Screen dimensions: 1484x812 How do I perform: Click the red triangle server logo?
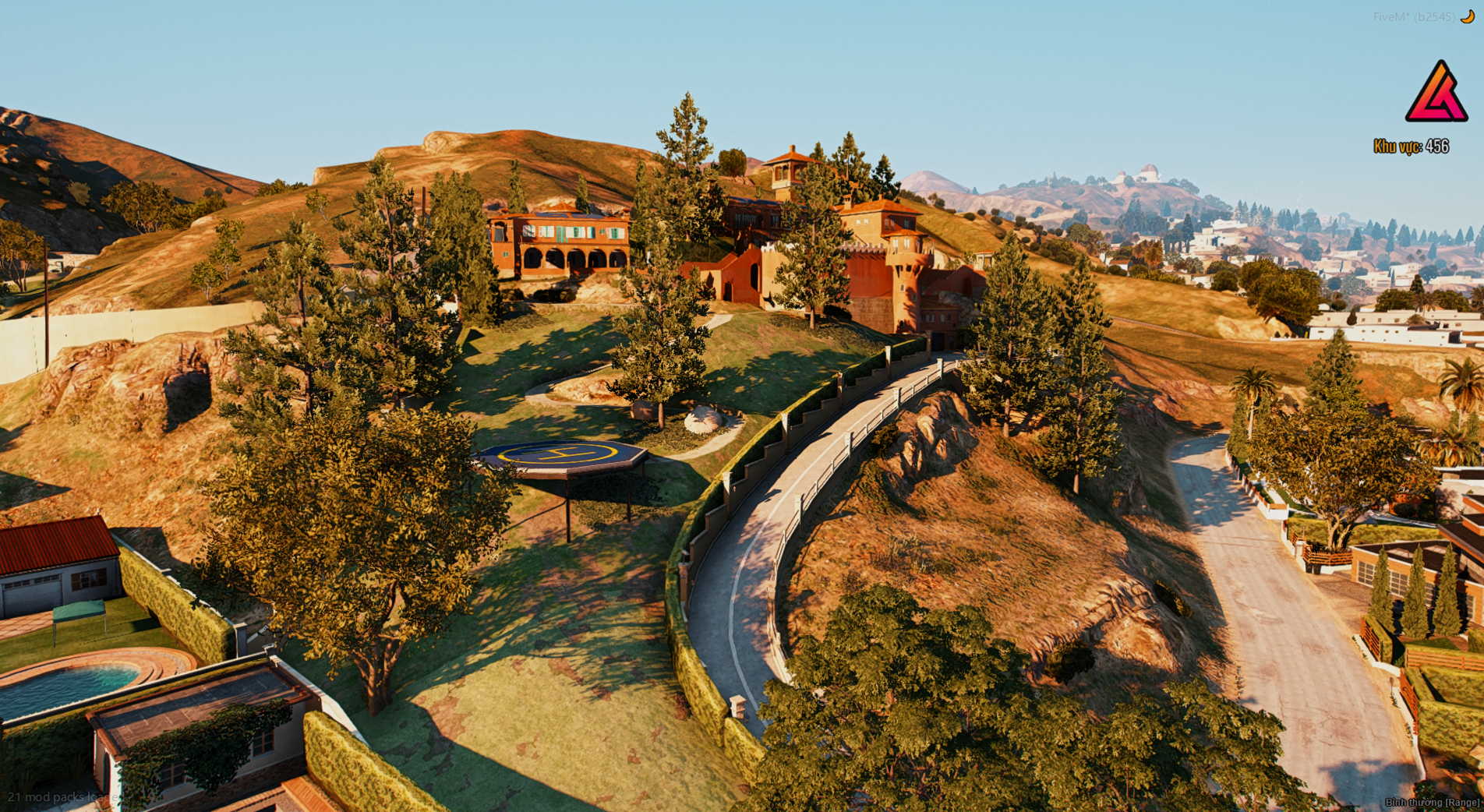coord(1436,94)
